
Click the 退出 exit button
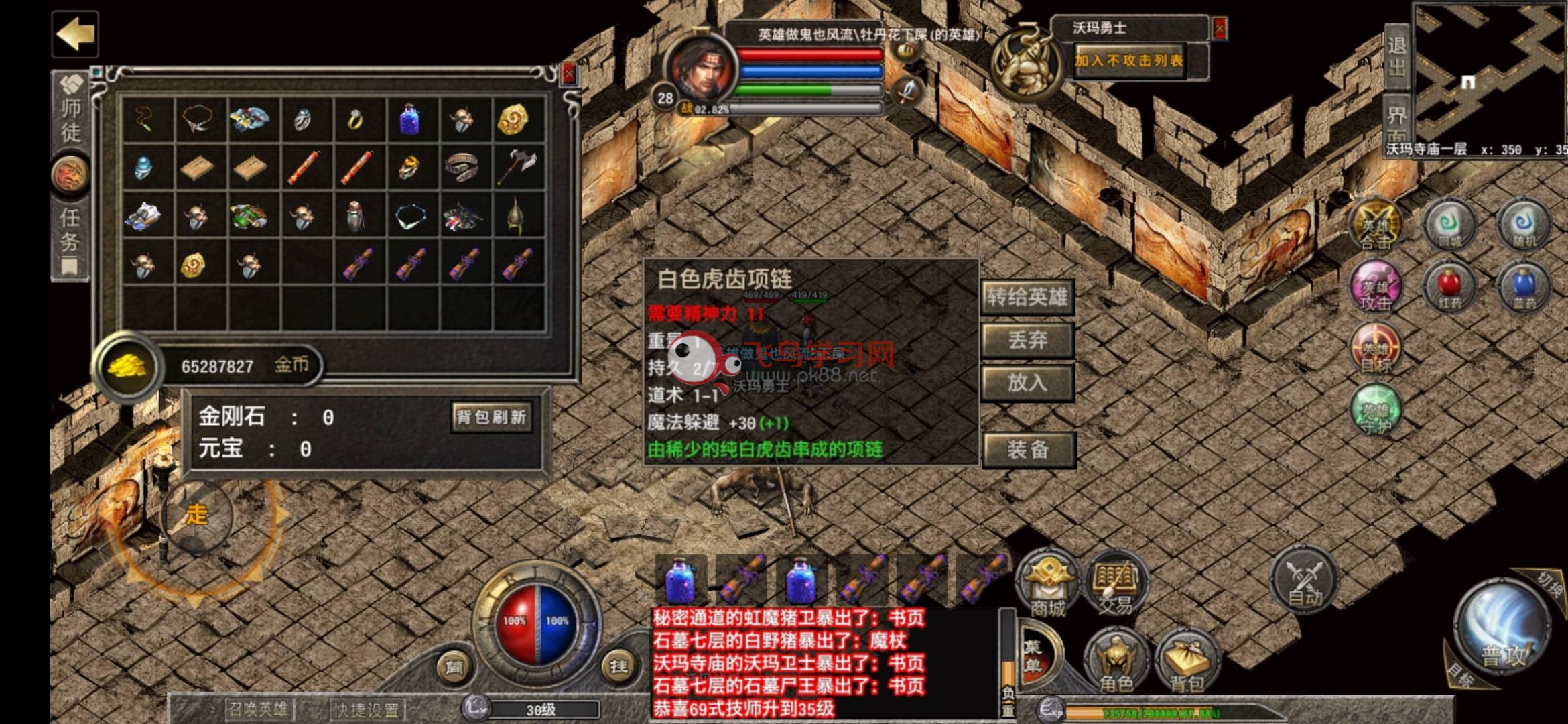(1396, 56)
